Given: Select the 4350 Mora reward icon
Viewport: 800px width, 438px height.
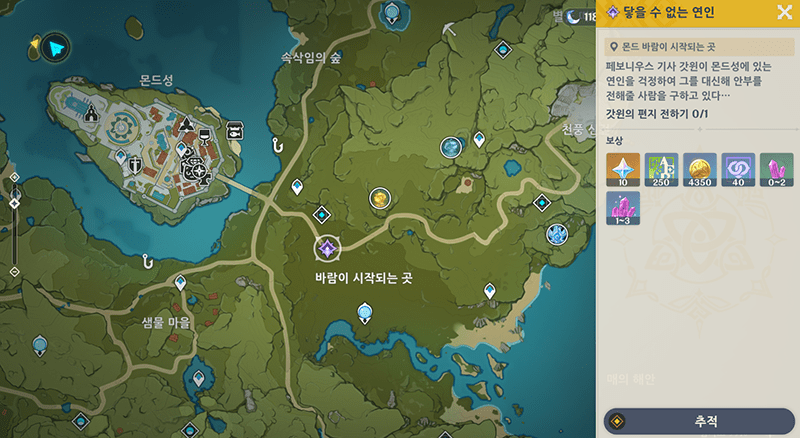Looking at the screenshot, I should 700,170.
